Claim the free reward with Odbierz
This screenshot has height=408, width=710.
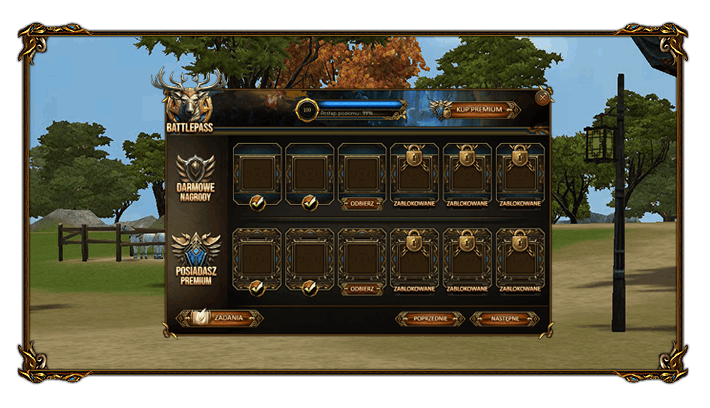(362, 203)
